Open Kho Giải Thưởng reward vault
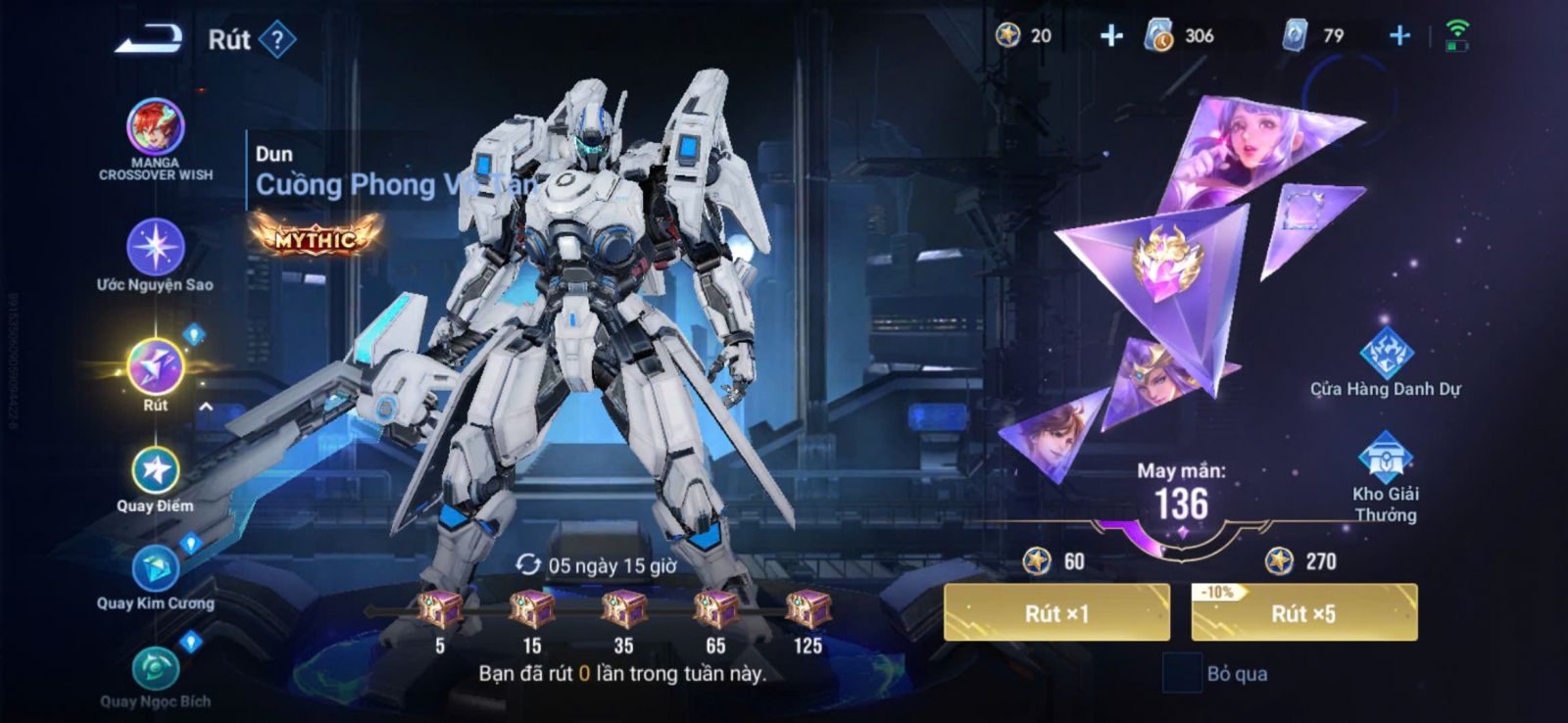This screenshot has height=723, width=1568. (x=1385, y=458)
